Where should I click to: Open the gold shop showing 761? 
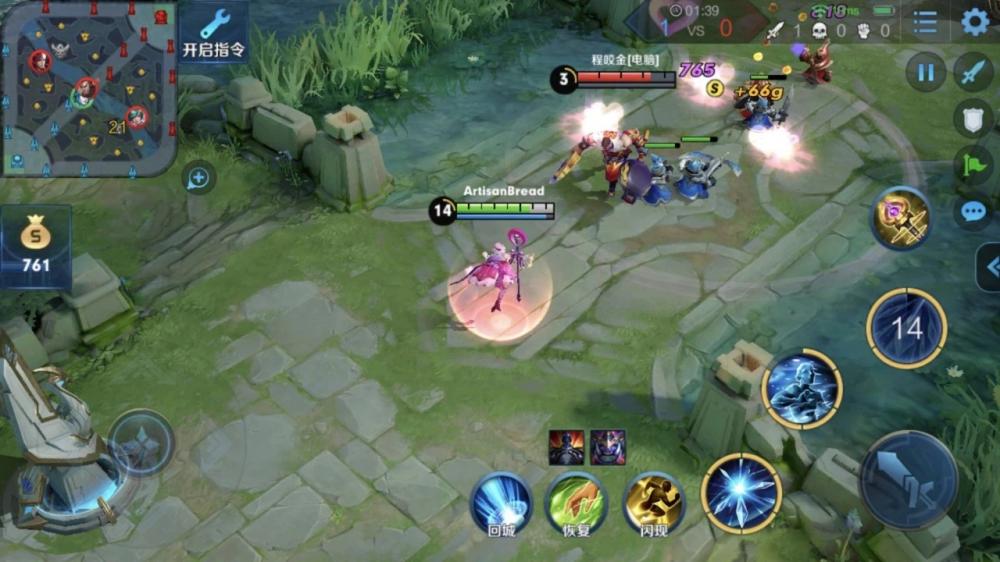pos(36,247)
